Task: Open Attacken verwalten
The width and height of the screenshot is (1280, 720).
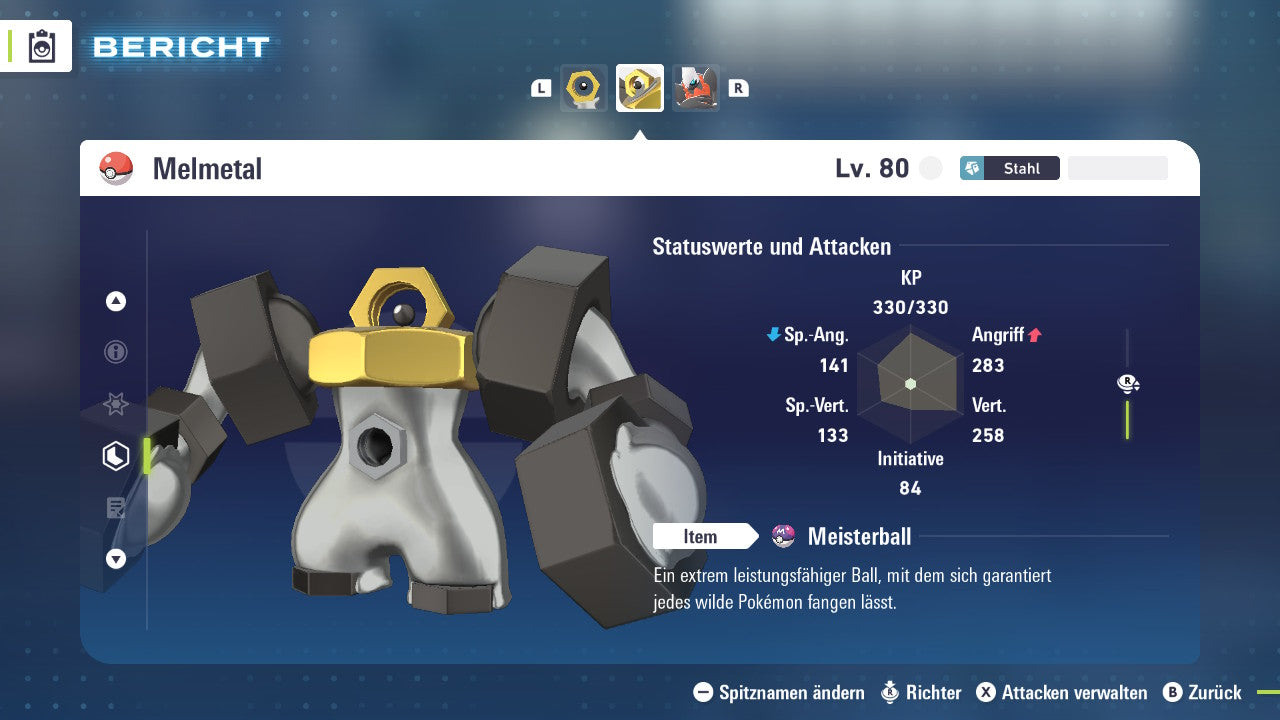Action: point(1062,692)
